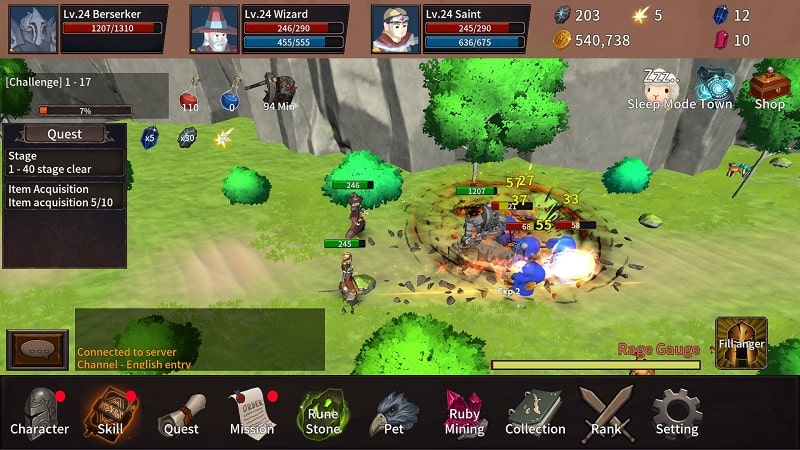Toggle the Quest panel header

64,134
